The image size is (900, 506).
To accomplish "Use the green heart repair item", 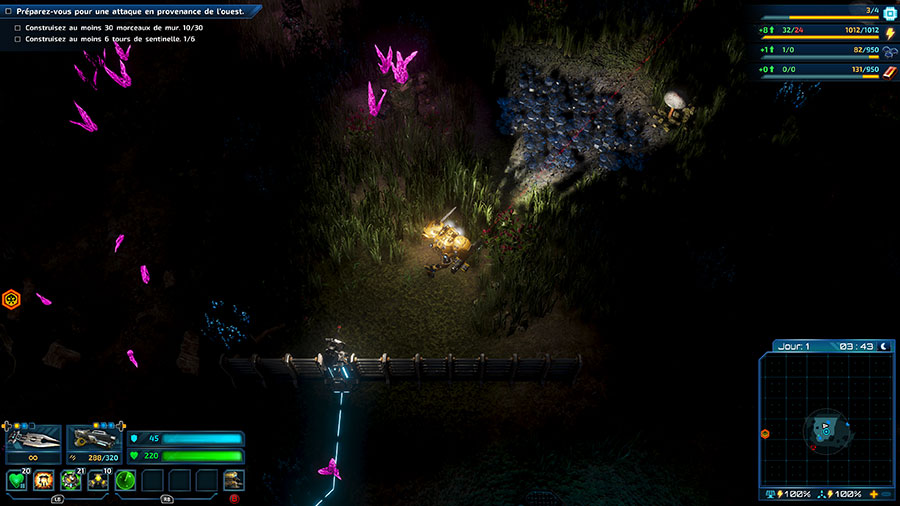I will (x=18, y=481).
